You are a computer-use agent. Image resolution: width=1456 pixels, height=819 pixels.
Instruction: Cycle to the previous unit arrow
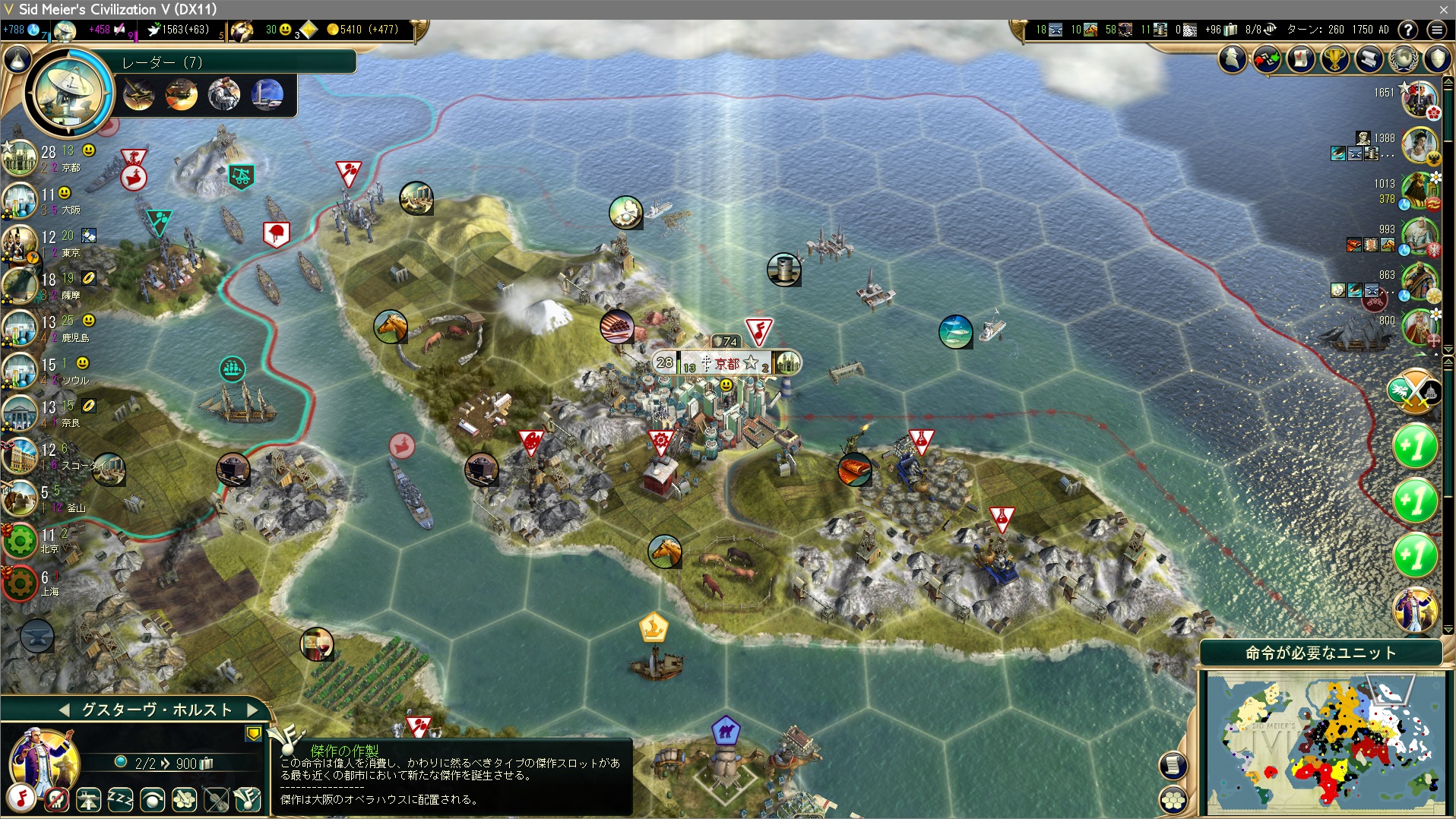[x=65, y=710]
